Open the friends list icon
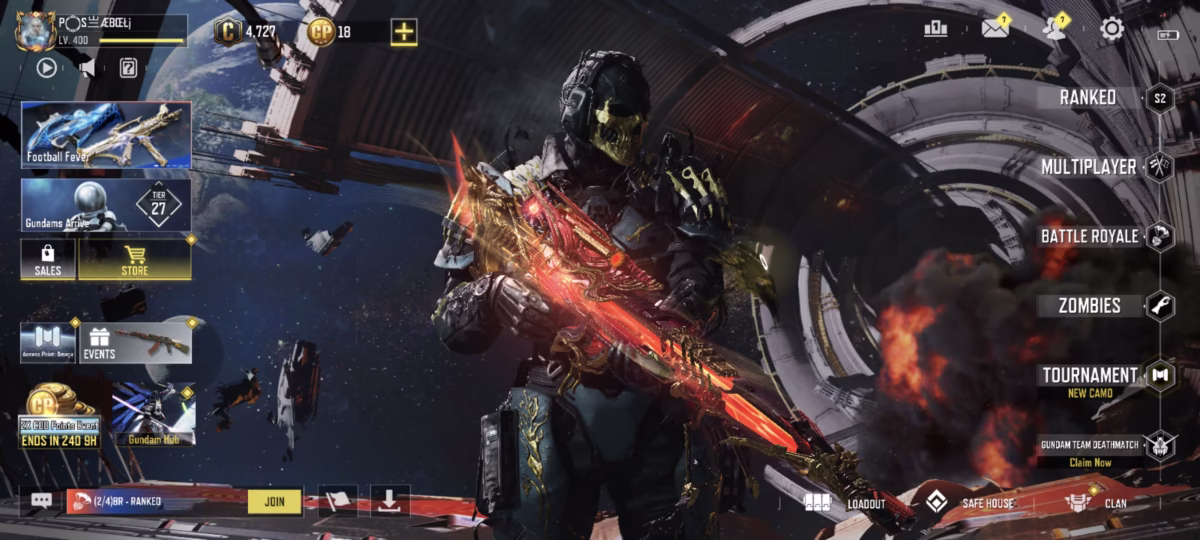The width and height of the screenshot is (1200, 540). tap(1053, 29)
